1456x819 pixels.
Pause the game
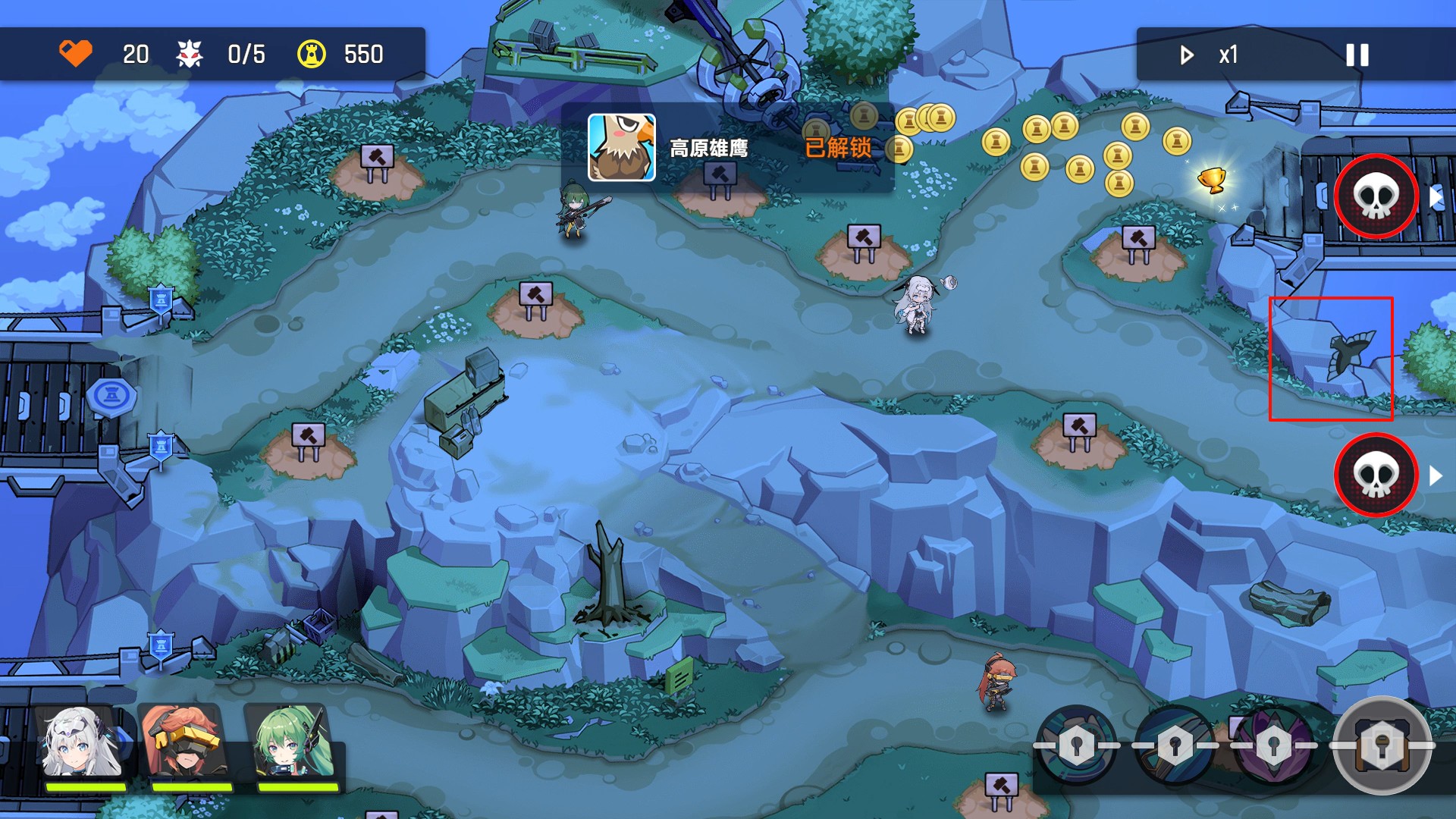pos(1357,55)
